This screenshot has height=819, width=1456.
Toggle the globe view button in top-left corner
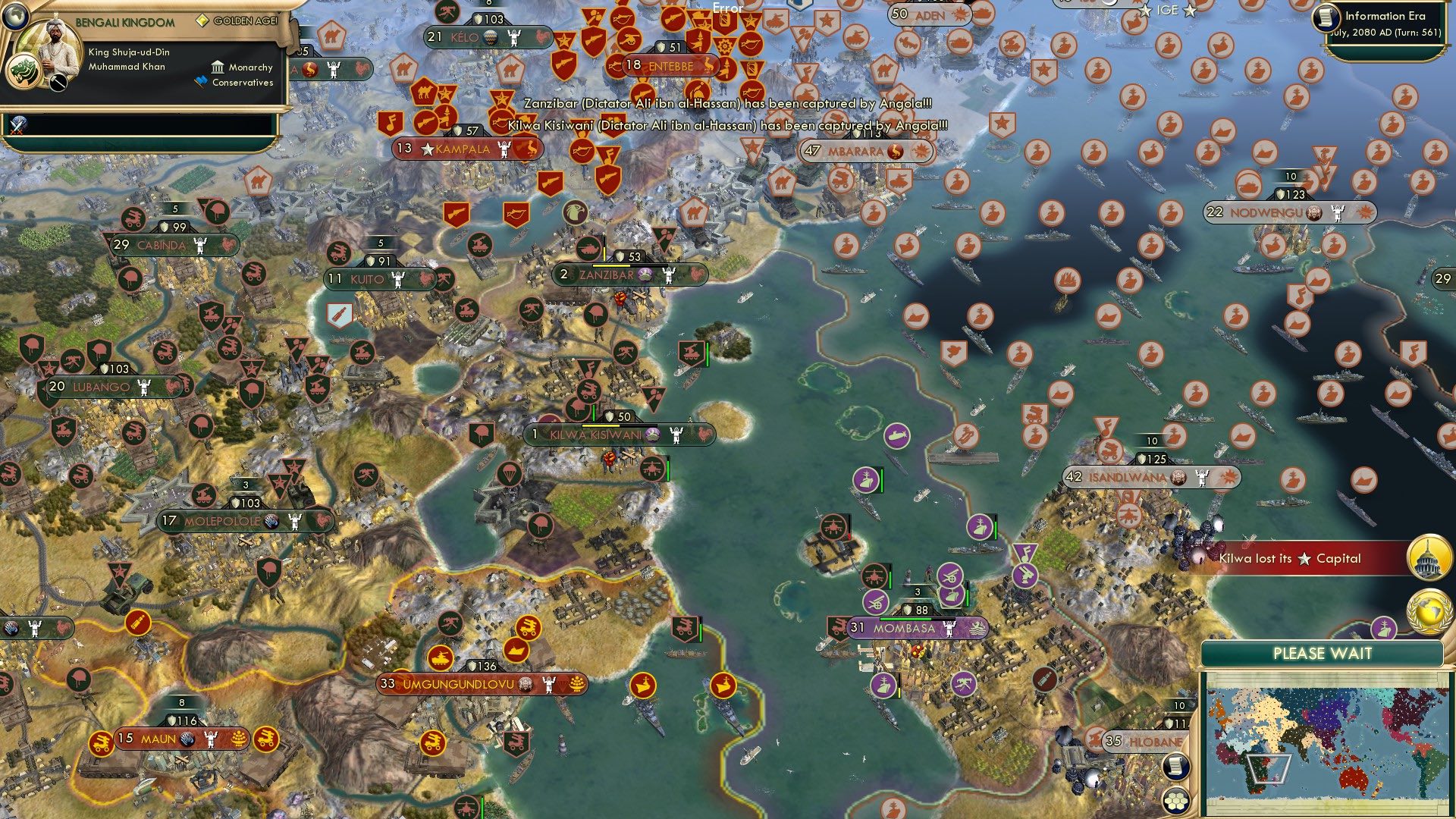[16, 15]
